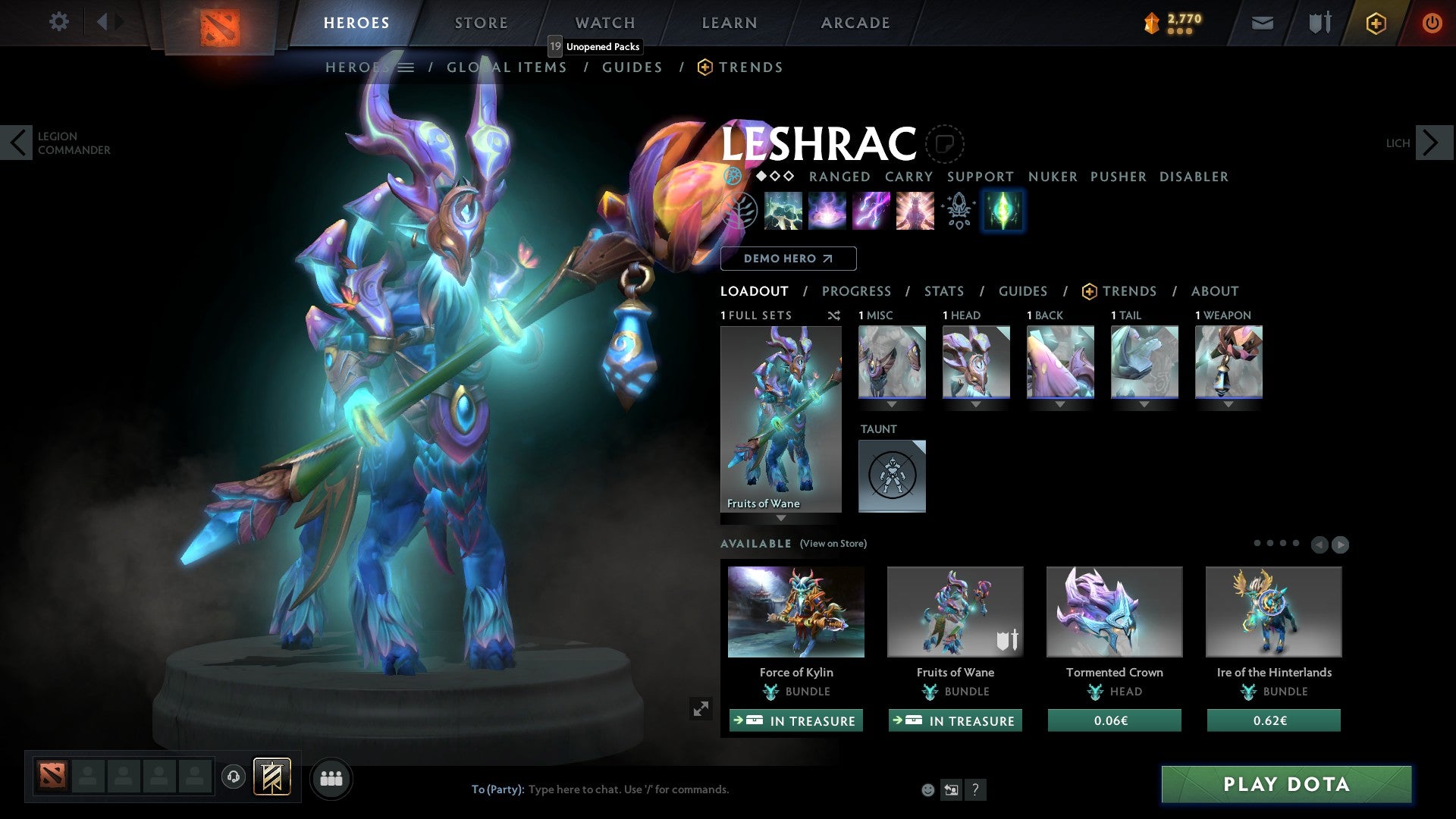Open voice chat headset icon near party slots
Screen dimensions: 1456x819
tap(233, 777)
